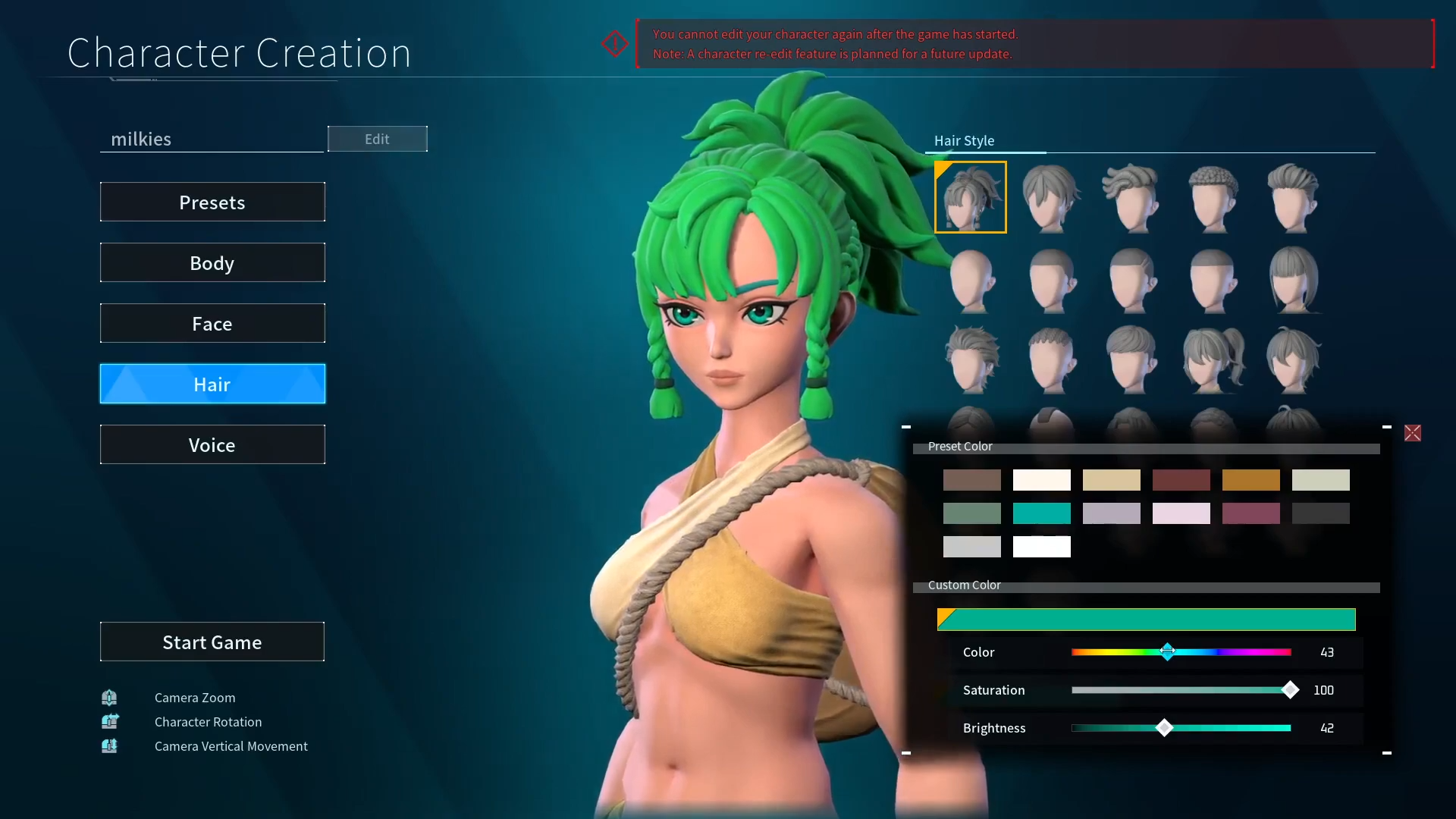Close the color panel with the red X icon

1414,432
